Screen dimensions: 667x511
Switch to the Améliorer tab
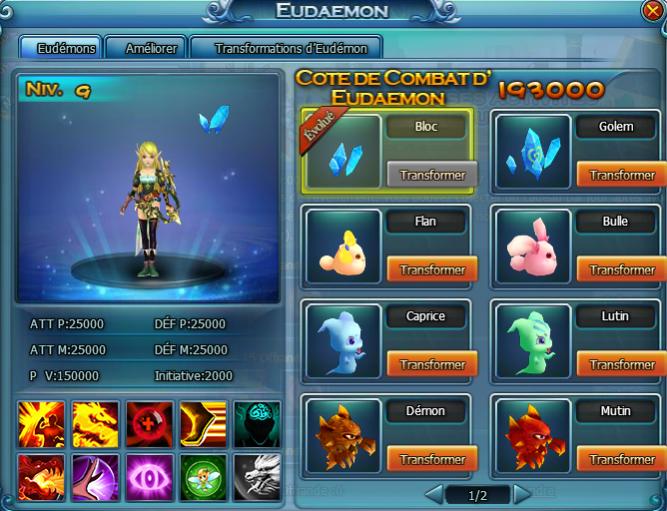coord(153,48)
